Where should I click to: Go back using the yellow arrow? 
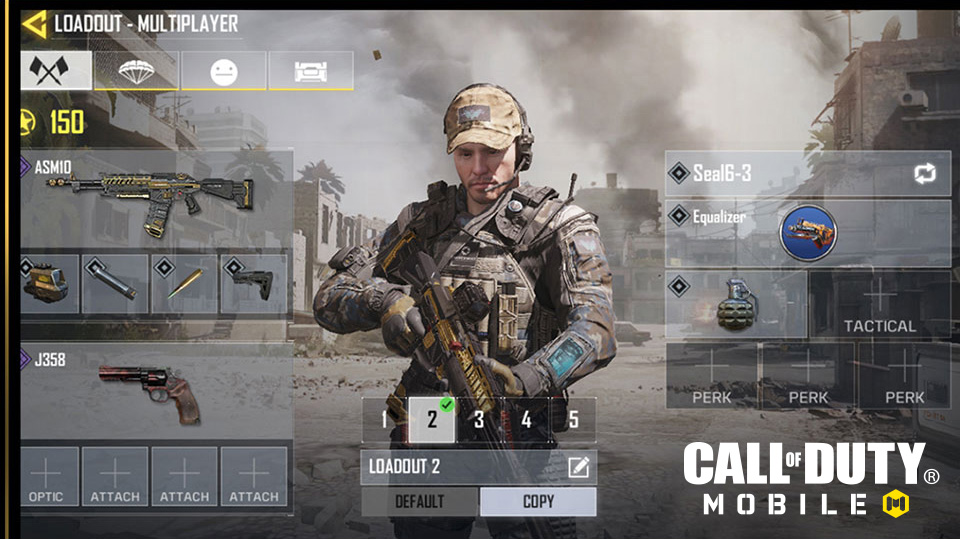pos(34,23)
